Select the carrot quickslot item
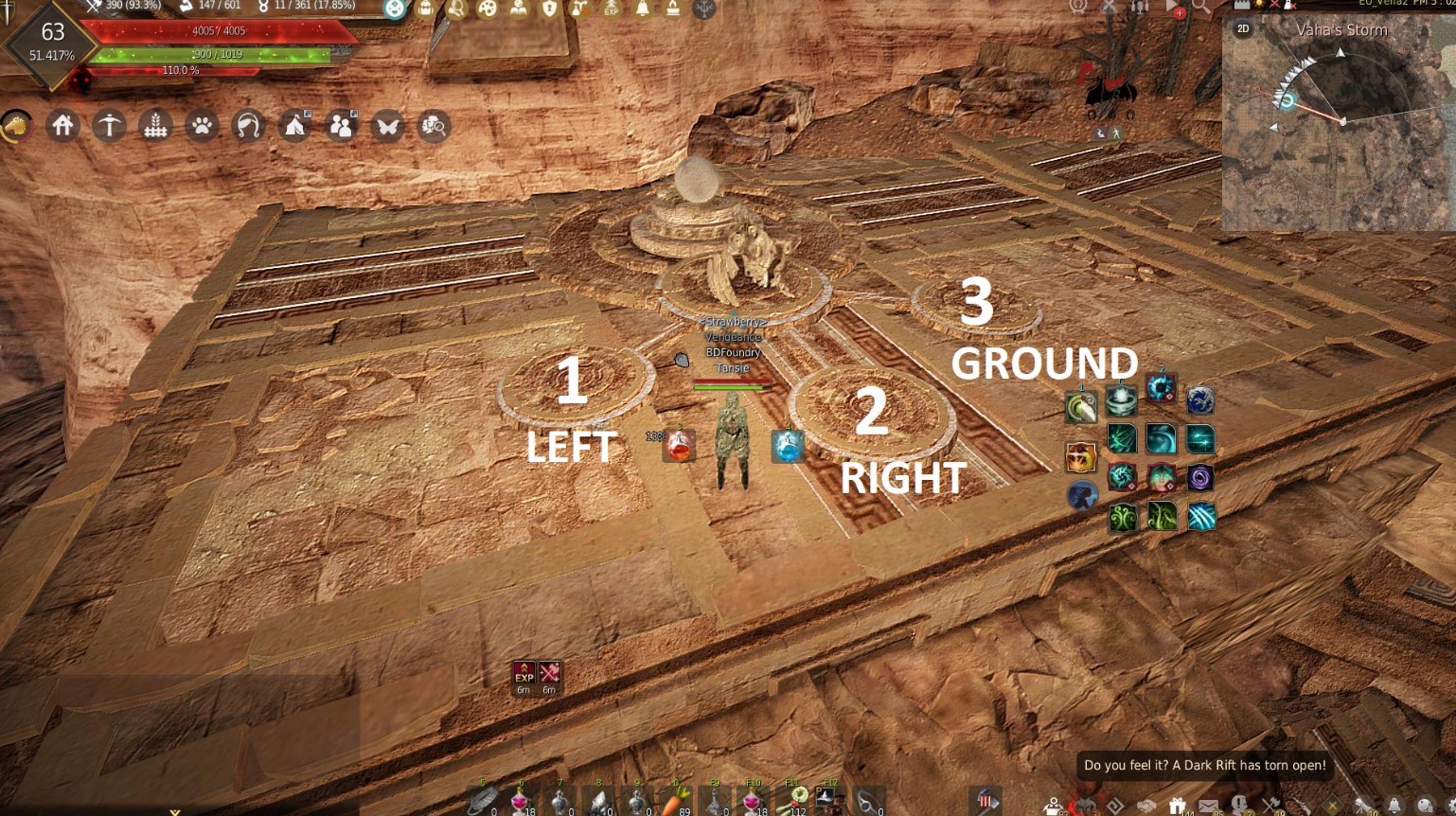Viewport: 1456px width, 816px height. coord(674,801)
